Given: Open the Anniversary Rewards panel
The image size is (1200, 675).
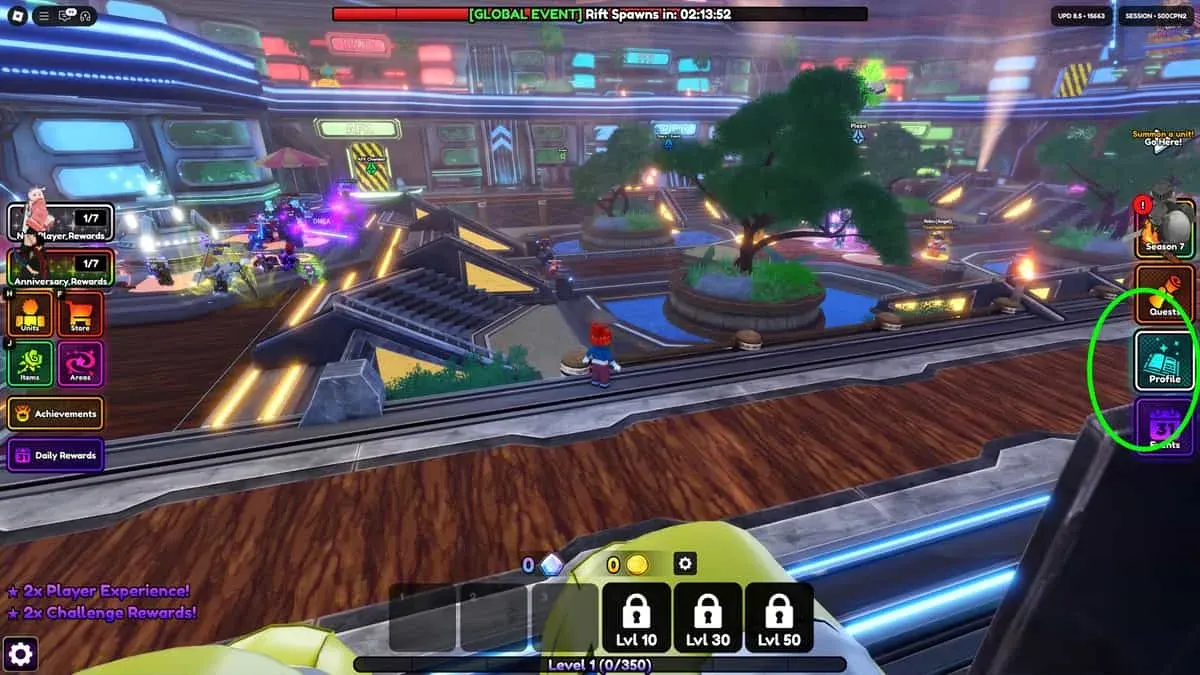Looking at the screenshot, I should [60, 268].
